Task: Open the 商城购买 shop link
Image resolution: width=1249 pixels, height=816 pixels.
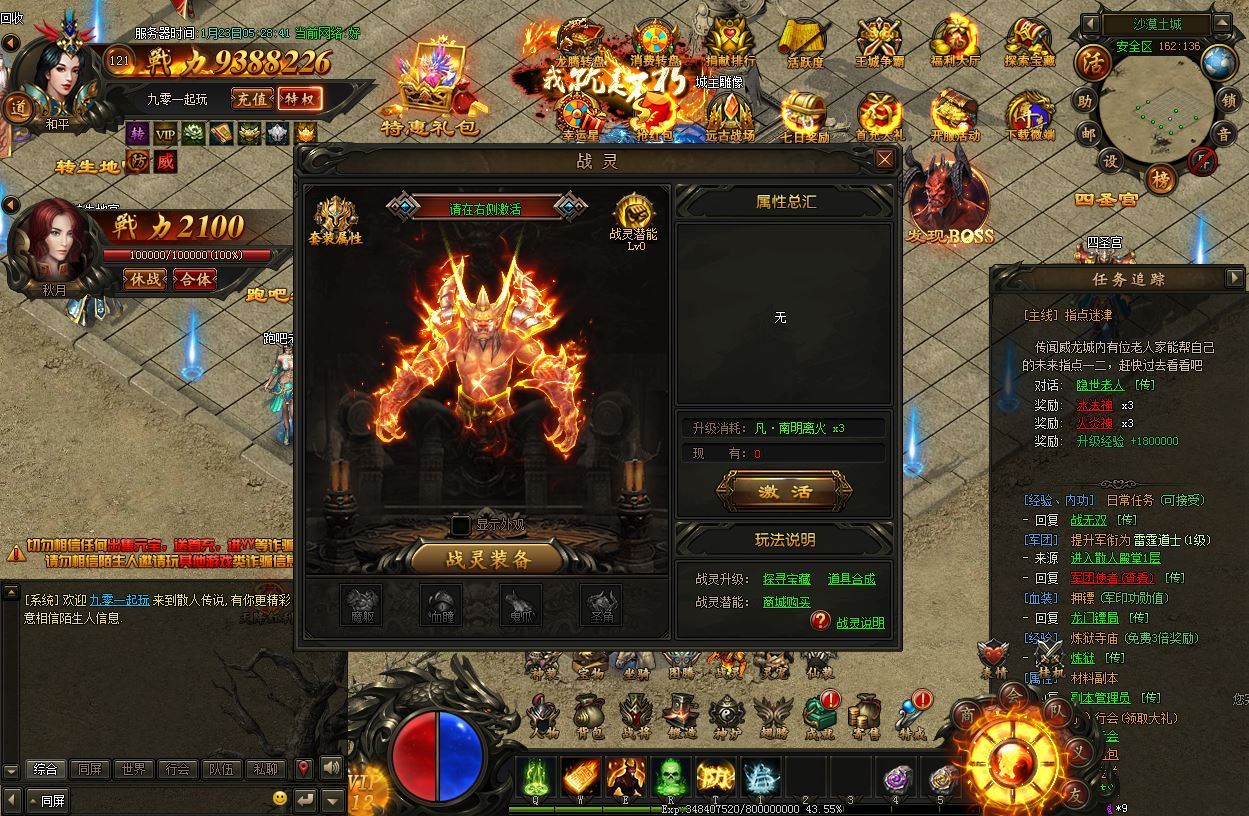Action: pos(786,602)
